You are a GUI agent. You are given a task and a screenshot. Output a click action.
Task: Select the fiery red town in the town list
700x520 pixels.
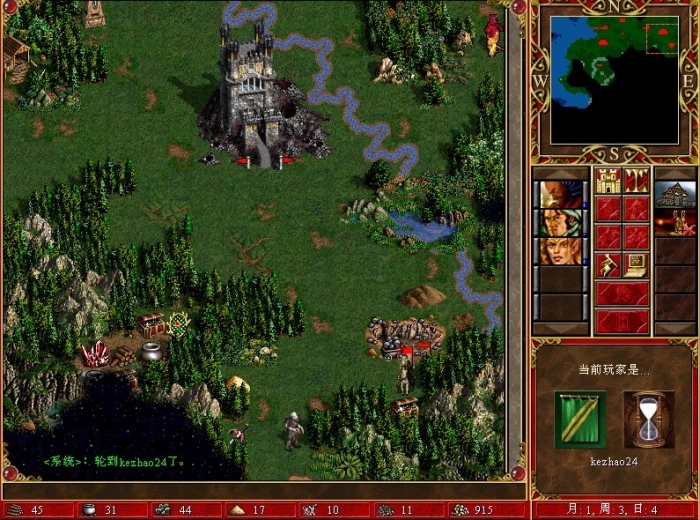click(x=676, y=222)
